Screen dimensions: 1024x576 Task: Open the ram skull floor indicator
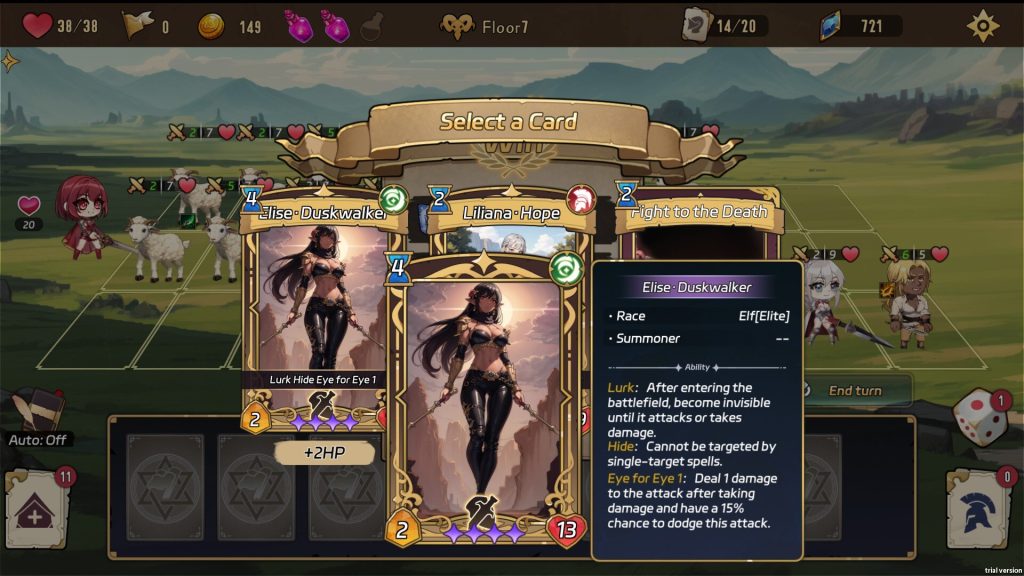click(457, 26)
